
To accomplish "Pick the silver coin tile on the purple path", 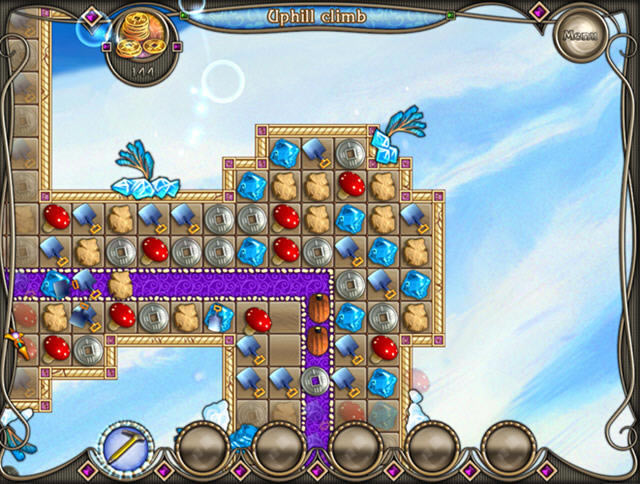I will tap(317, 379).
